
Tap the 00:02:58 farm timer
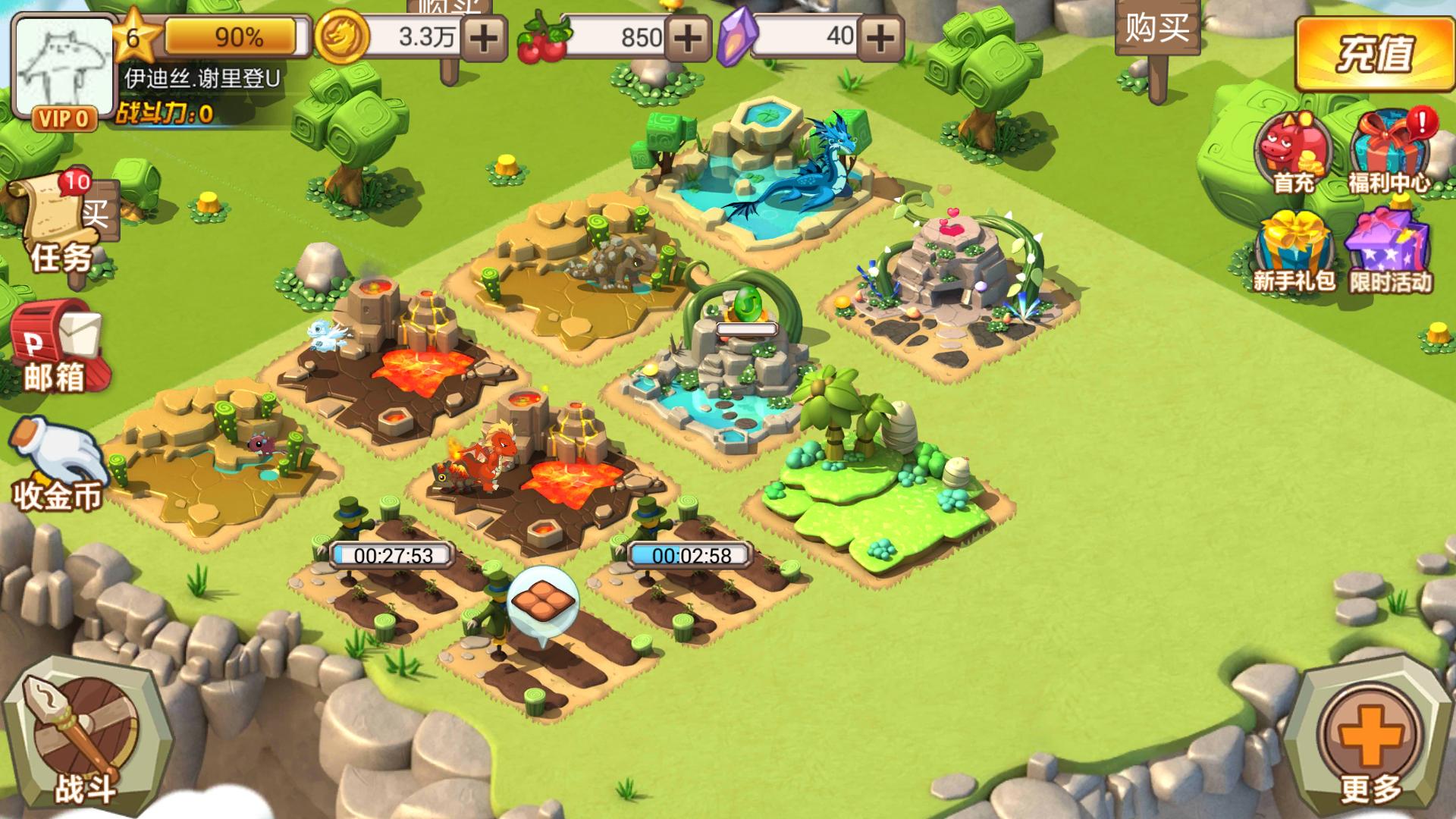coord(691,556)
